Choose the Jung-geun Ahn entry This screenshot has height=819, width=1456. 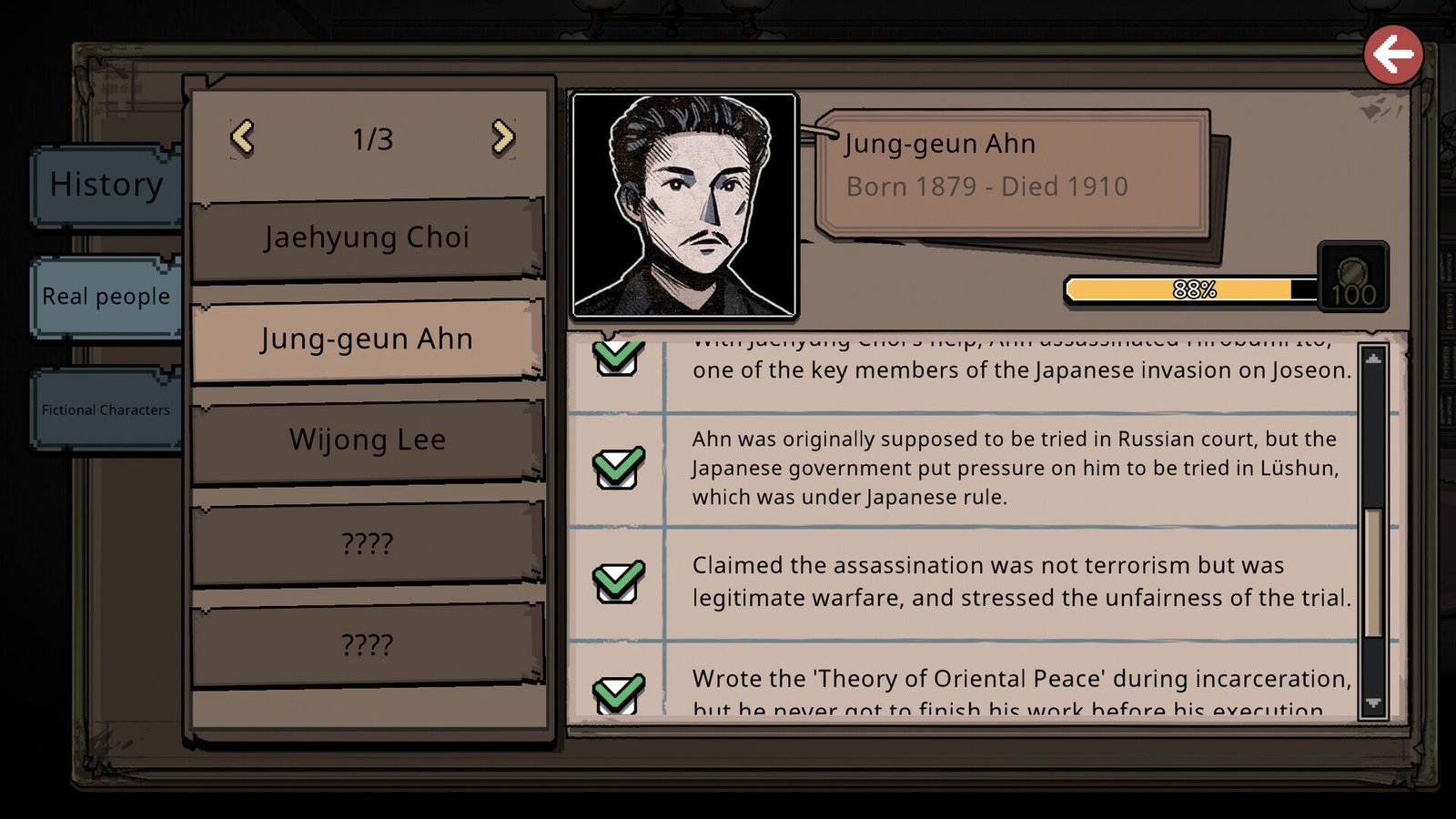(x=367, y=339)
